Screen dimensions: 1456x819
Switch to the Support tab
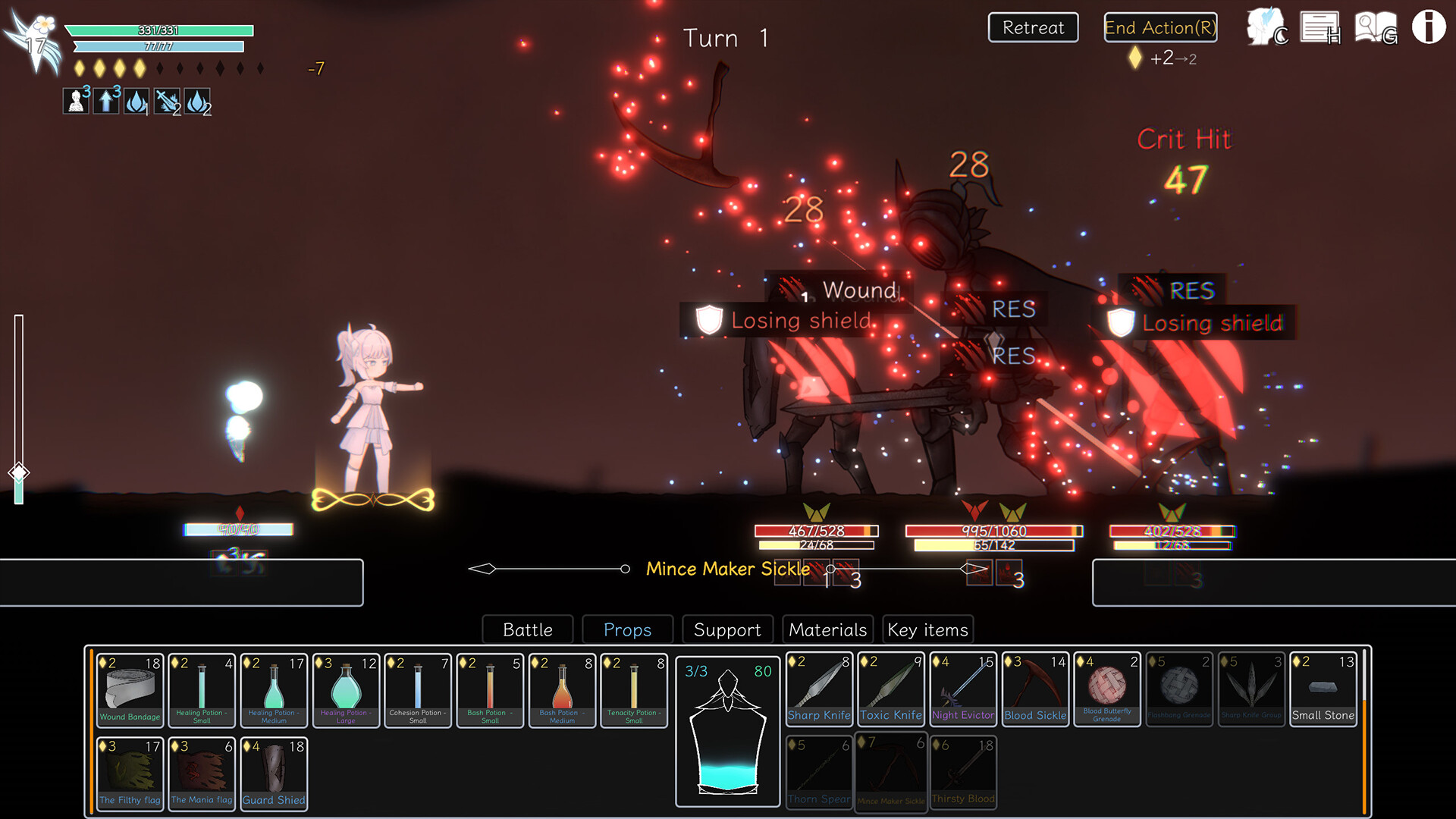[x=726, y=629]
